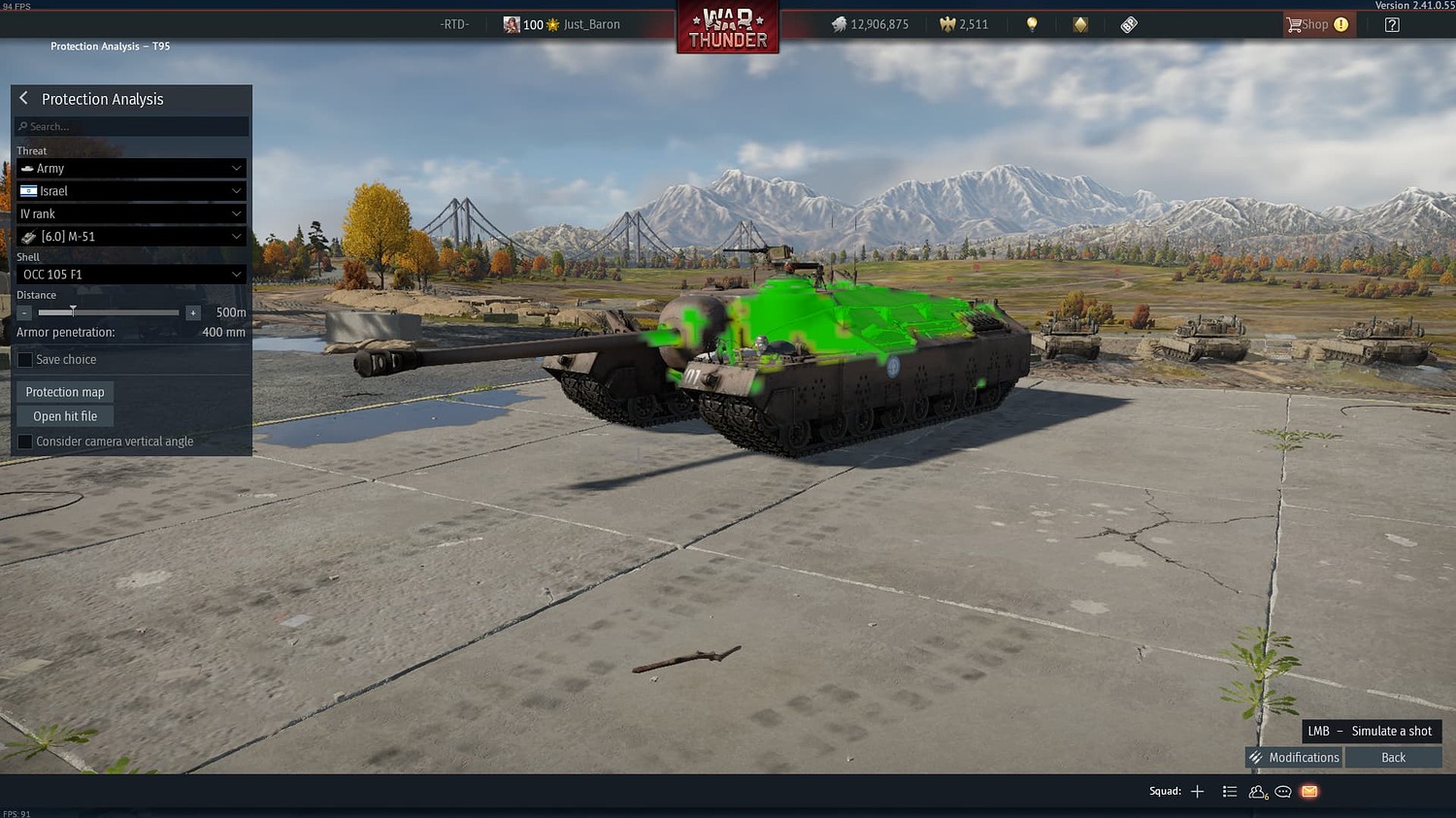Screen dimensions: 1456x818
Task: Enable the Save choice checkbox
Action: (x=24, y=359)
